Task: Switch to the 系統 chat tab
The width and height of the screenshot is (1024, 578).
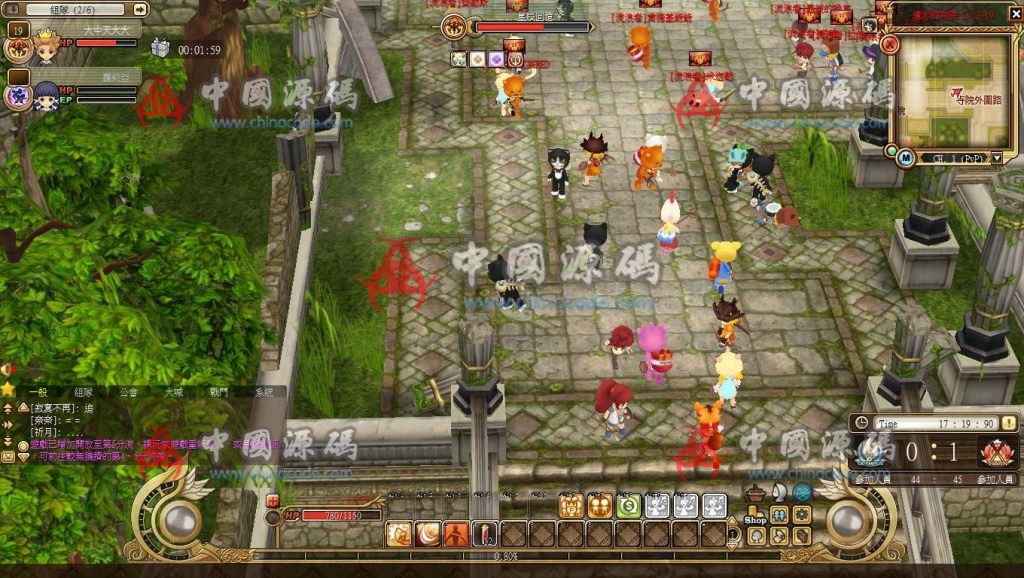Action: tap(264, 393)
